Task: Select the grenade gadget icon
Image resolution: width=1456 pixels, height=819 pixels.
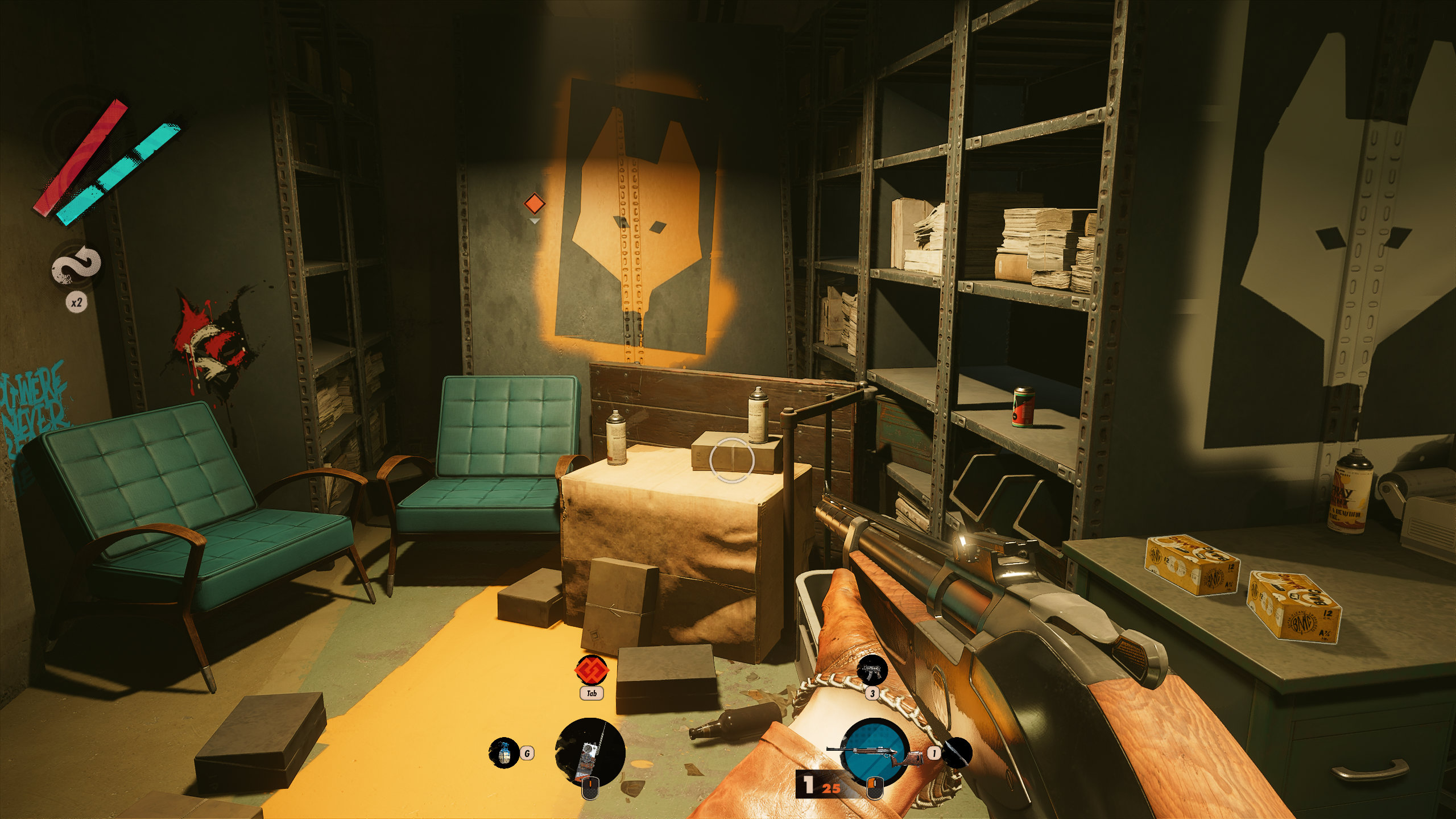Action: click(503, 752)
